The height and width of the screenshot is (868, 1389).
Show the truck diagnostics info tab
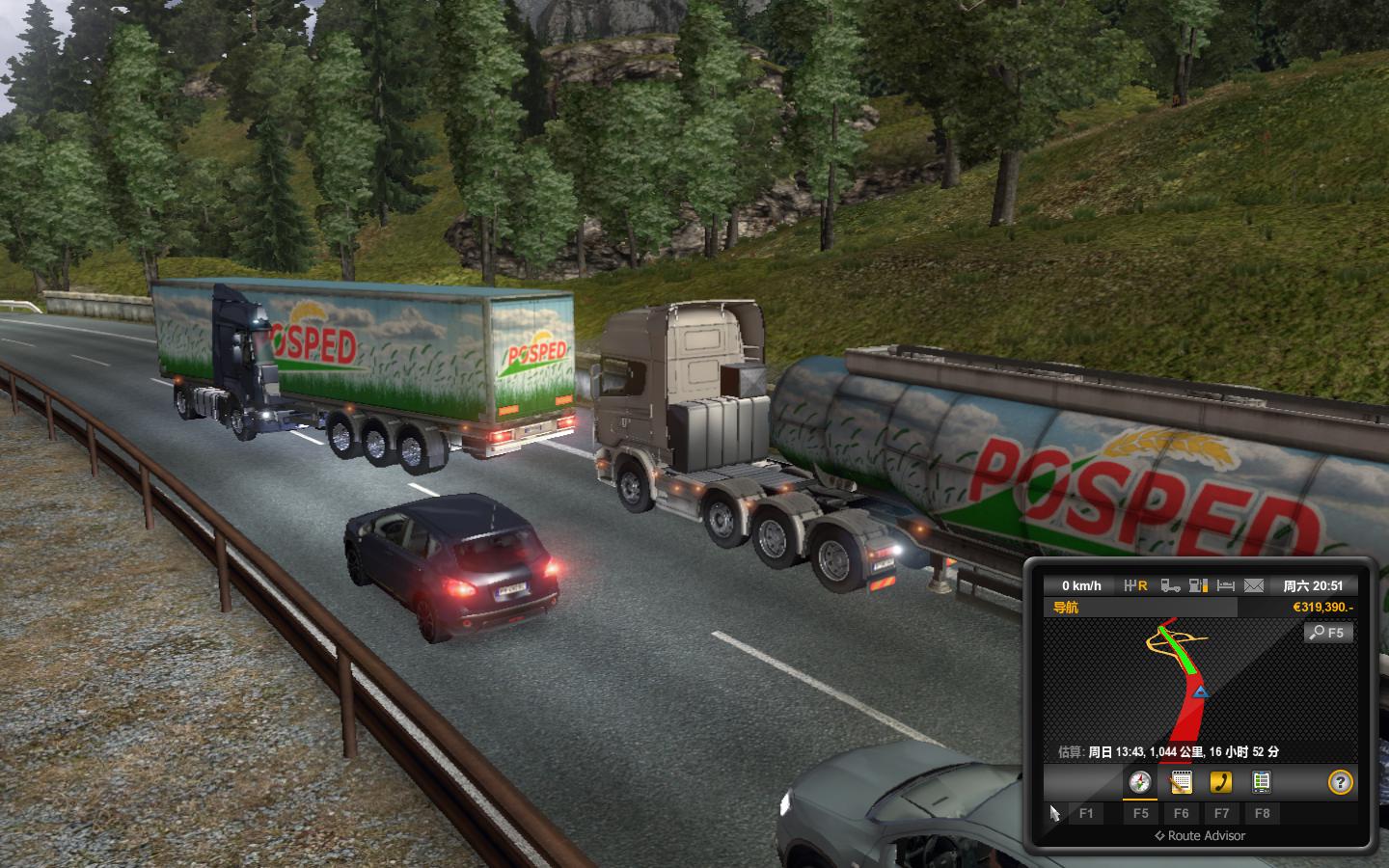pos(1261,782)
